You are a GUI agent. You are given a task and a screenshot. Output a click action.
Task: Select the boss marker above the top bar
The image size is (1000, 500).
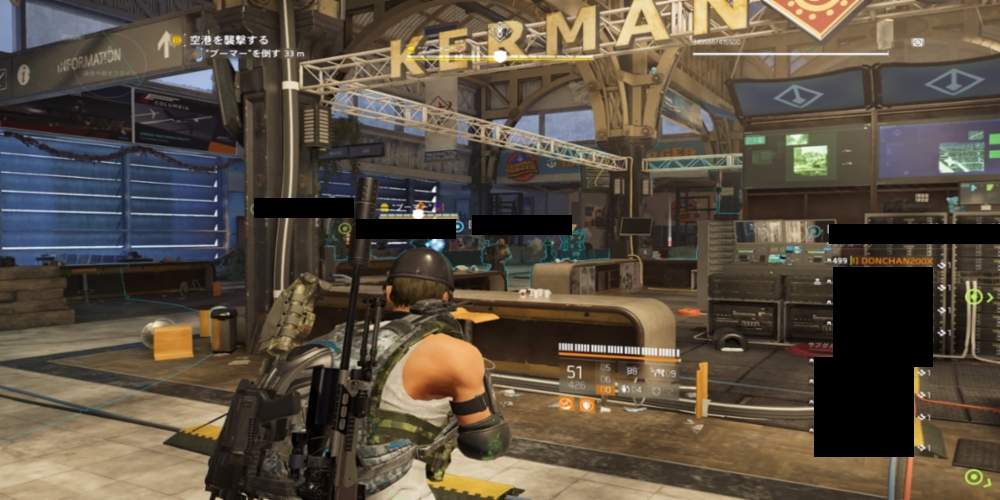500,34
